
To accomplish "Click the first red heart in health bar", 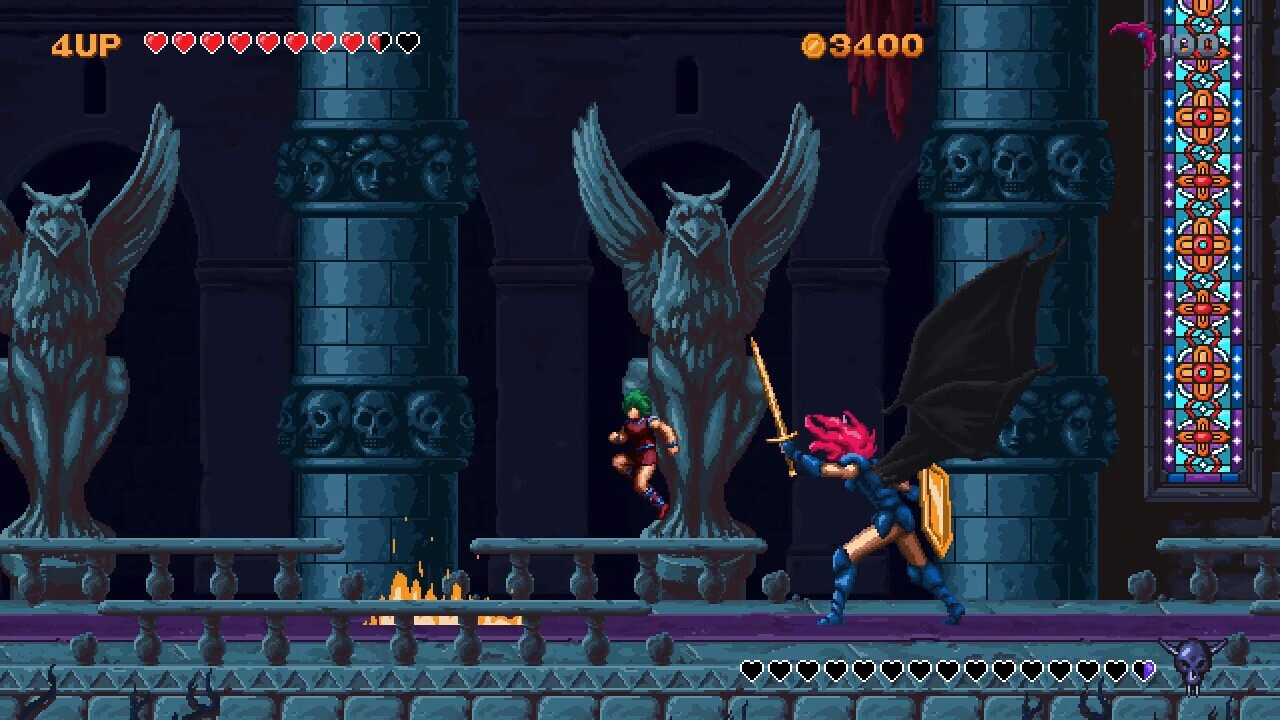I will click(x=158, y=43).
